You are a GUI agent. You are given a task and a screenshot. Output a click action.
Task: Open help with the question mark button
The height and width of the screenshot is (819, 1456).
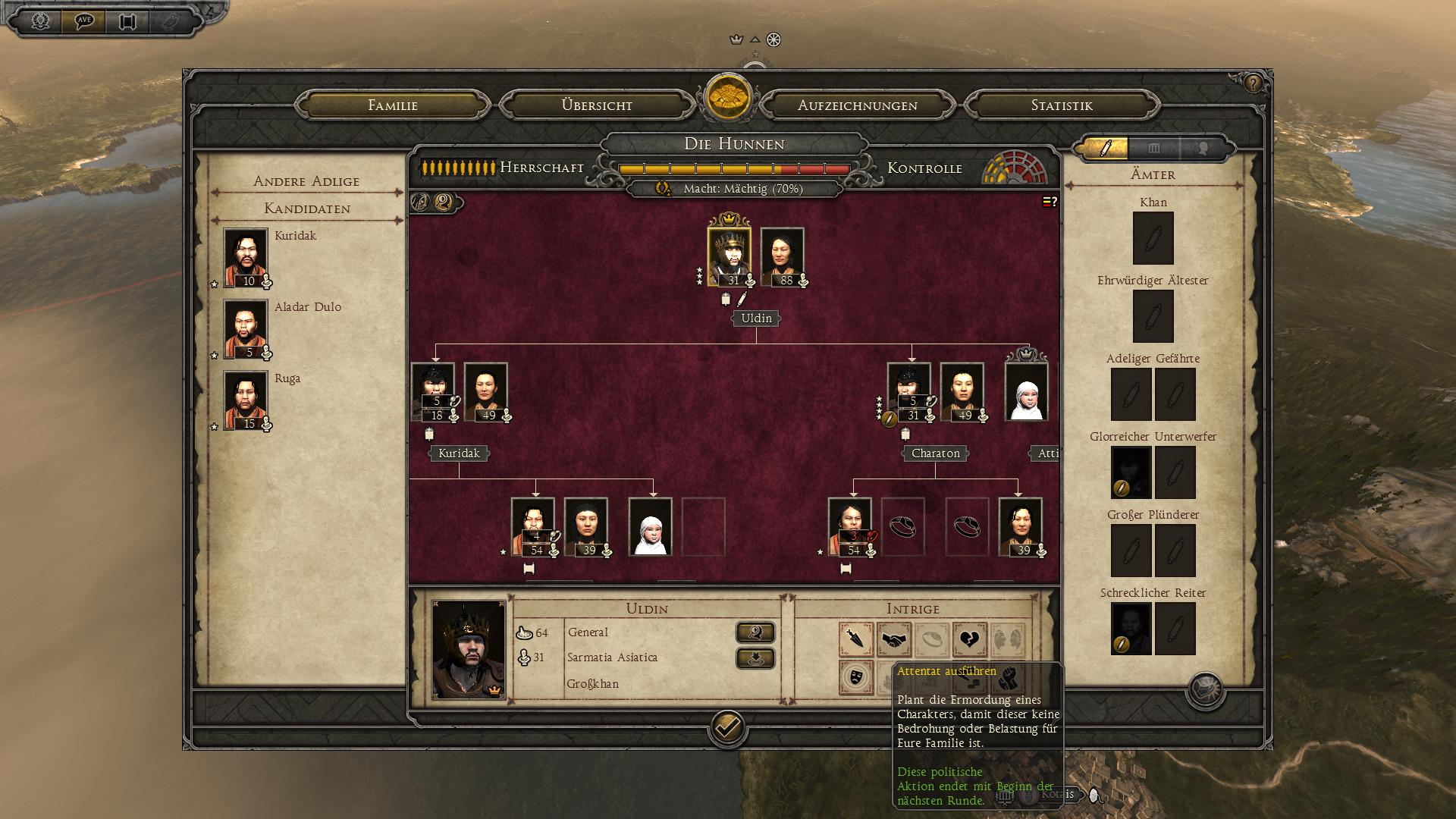point(1252,83)
